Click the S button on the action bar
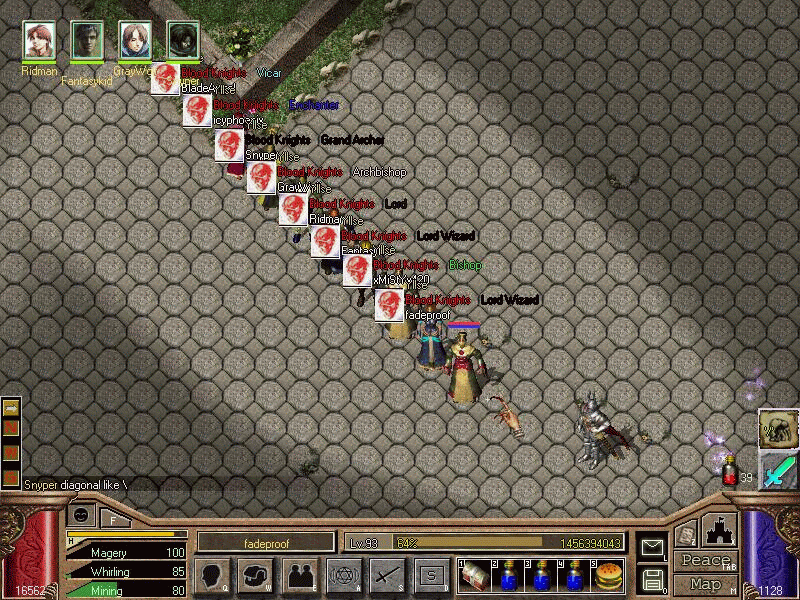 [x=431, y=574]
